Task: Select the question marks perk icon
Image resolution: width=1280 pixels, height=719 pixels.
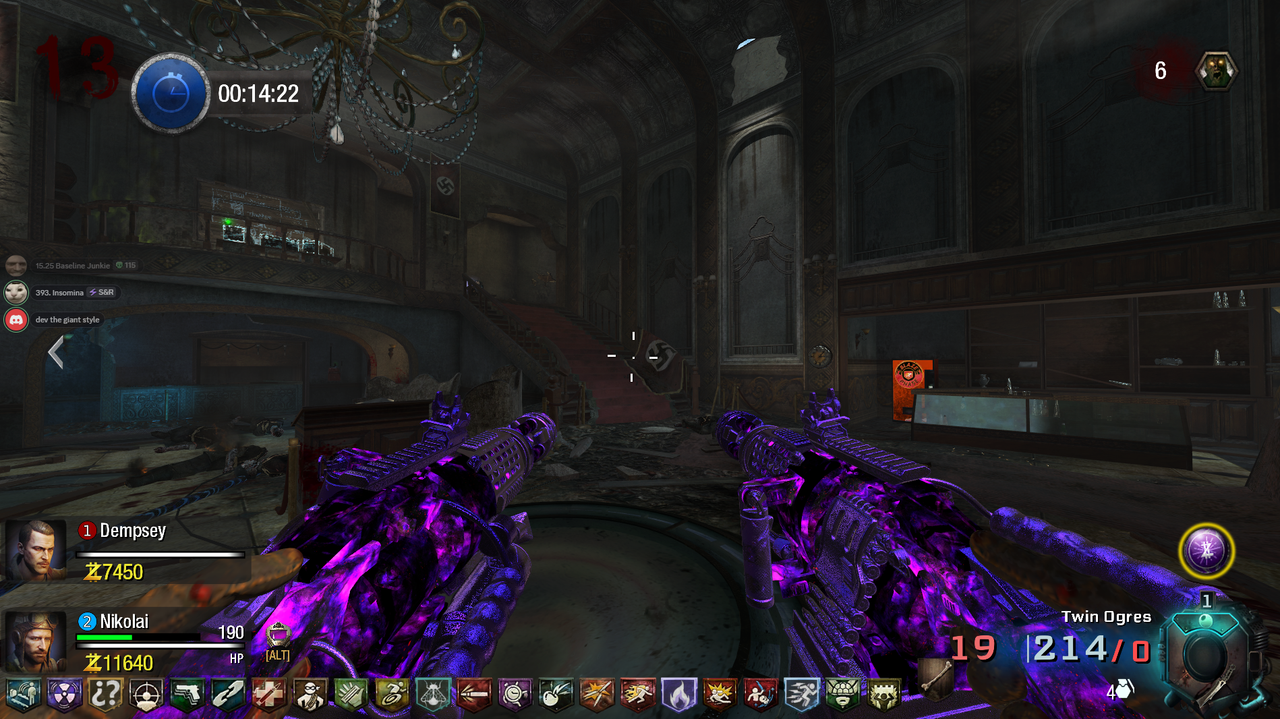Action: 105,694
